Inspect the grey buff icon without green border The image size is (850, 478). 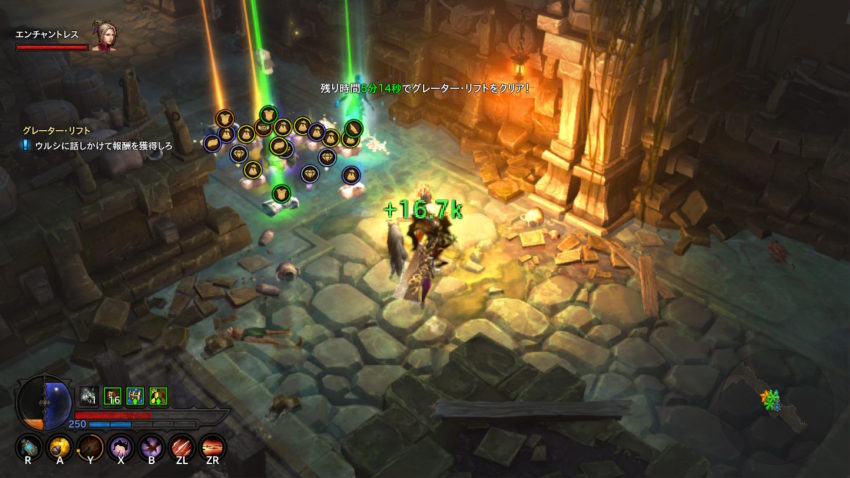pos(89,397)
